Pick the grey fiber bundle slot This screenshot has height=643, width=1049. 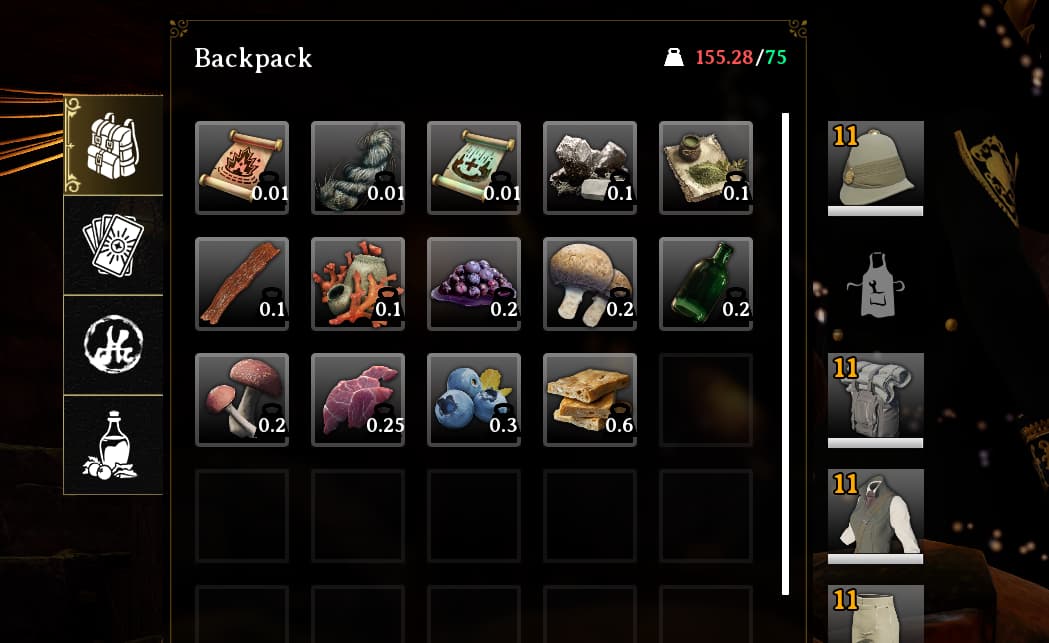358,167
